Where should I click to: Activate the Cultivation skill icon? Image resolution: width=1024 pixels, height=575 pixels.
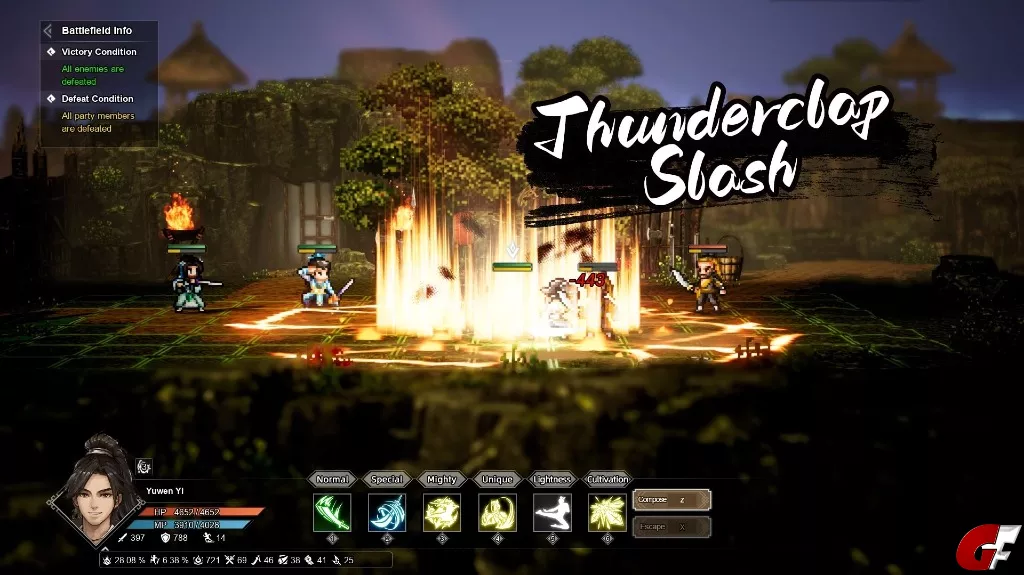coord(607,512)
